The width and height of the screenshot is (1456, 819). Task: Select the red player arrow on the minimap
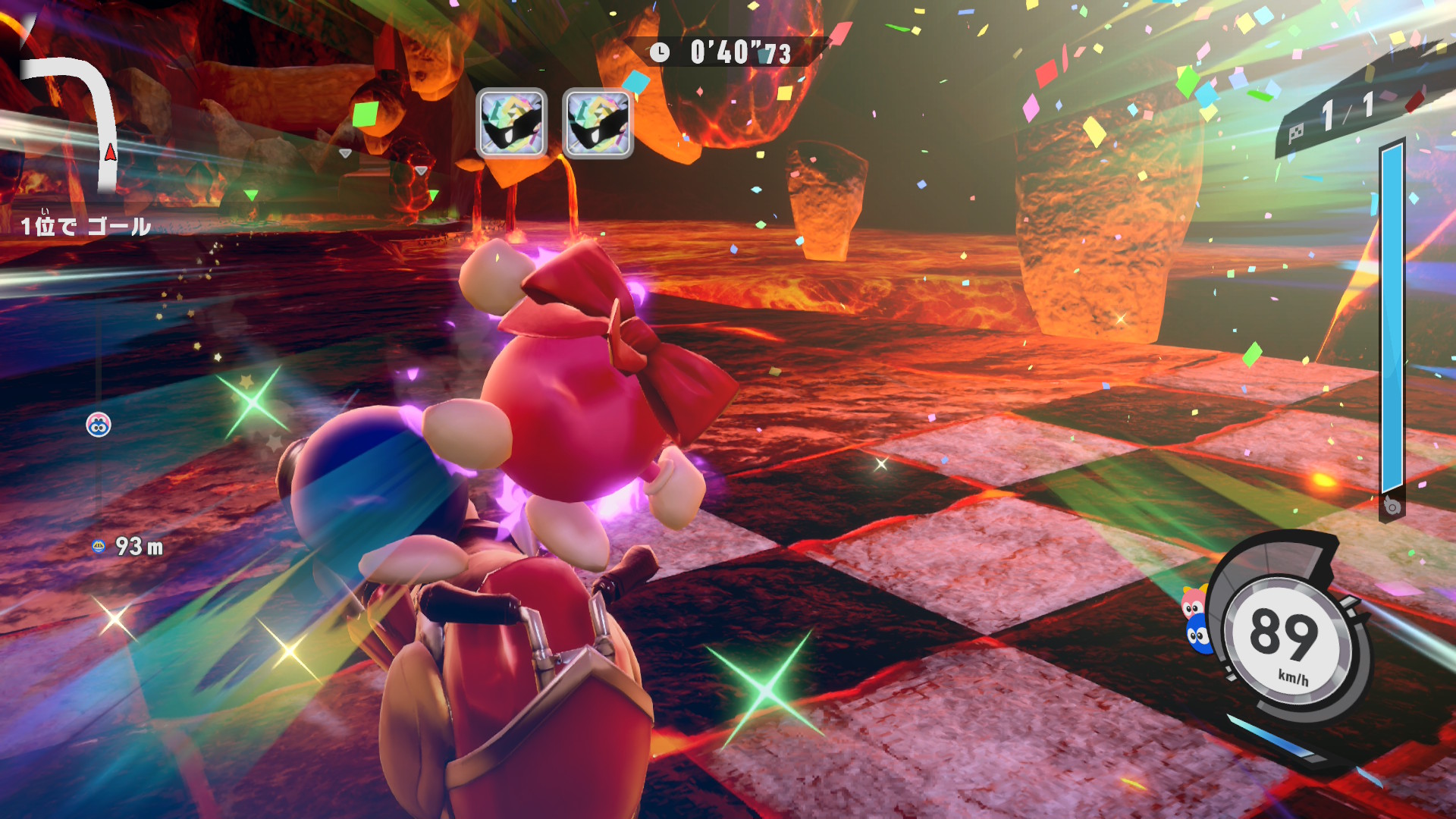pyautogui.click(x=111, y=152)
